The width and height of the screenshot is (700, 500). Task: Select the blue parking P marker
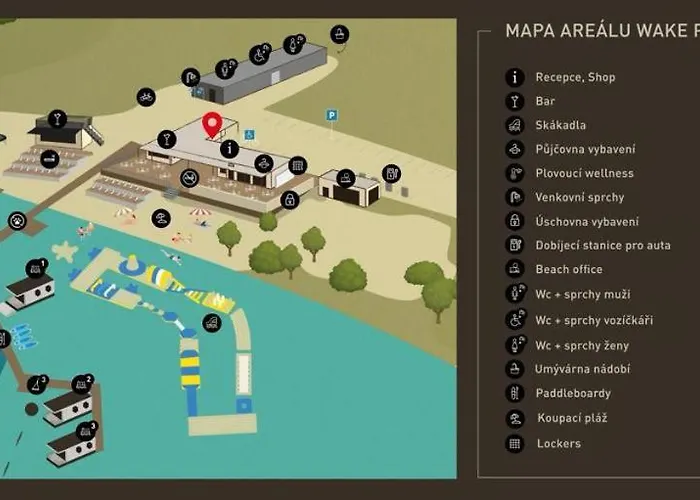click(331, 115)
